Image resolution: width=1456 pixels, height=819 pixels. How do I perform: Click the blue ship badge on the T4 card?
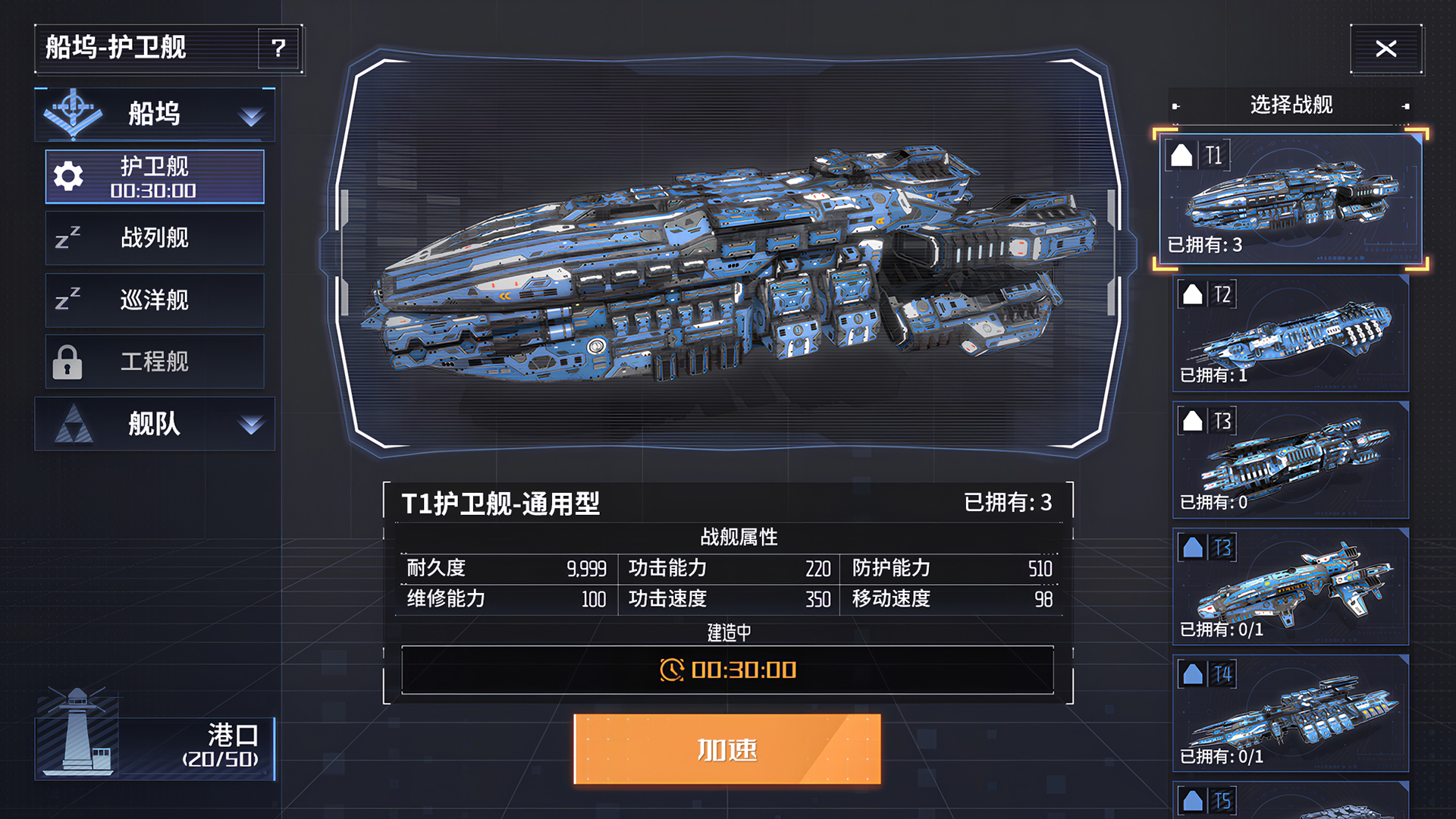pyautogui.click(x=1191, y=673)
